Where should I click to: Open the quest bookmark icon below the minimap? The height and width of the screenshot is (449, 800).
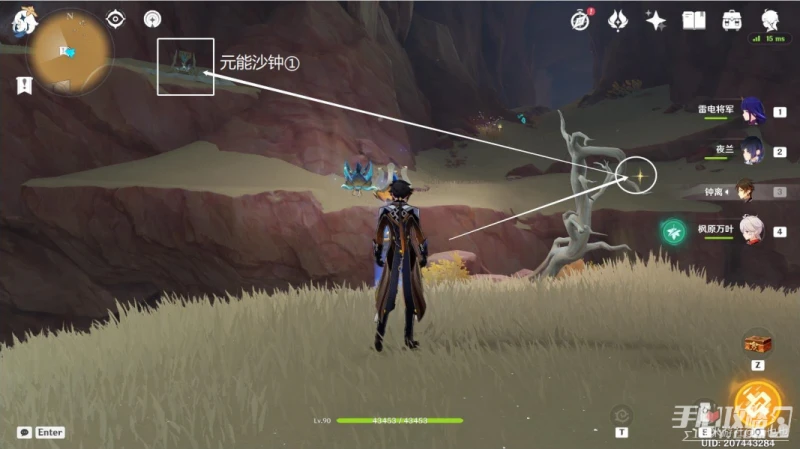[x=22, y=86]
